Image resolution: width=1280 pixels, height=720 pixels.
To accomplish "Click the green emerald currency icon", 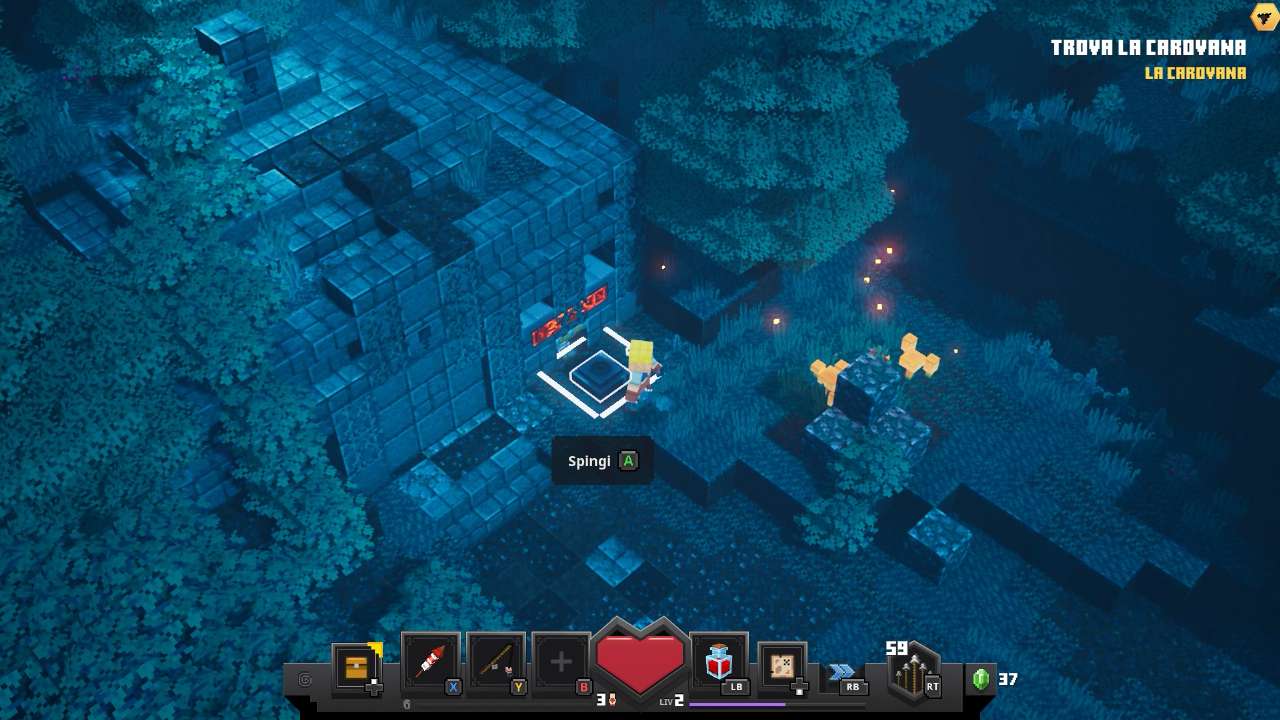I will click(981, 679).
